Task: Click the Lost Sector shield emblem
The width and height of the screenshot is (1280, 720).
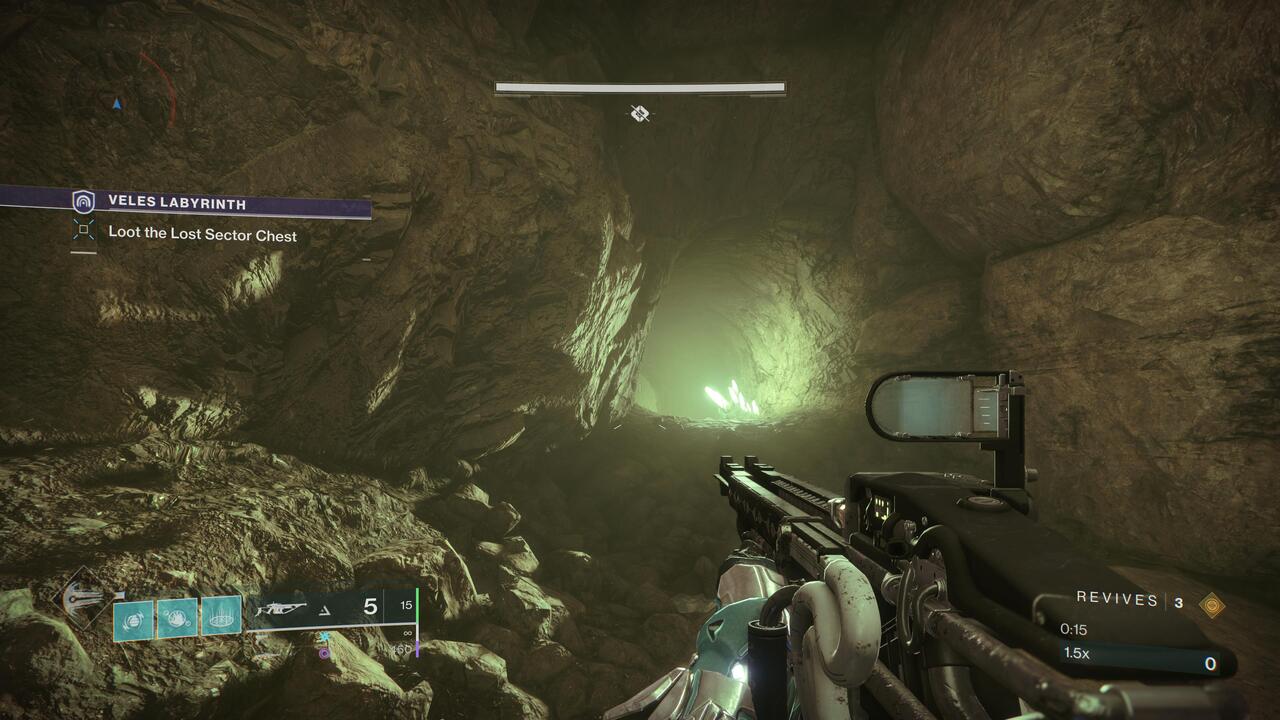Action: 84,202
